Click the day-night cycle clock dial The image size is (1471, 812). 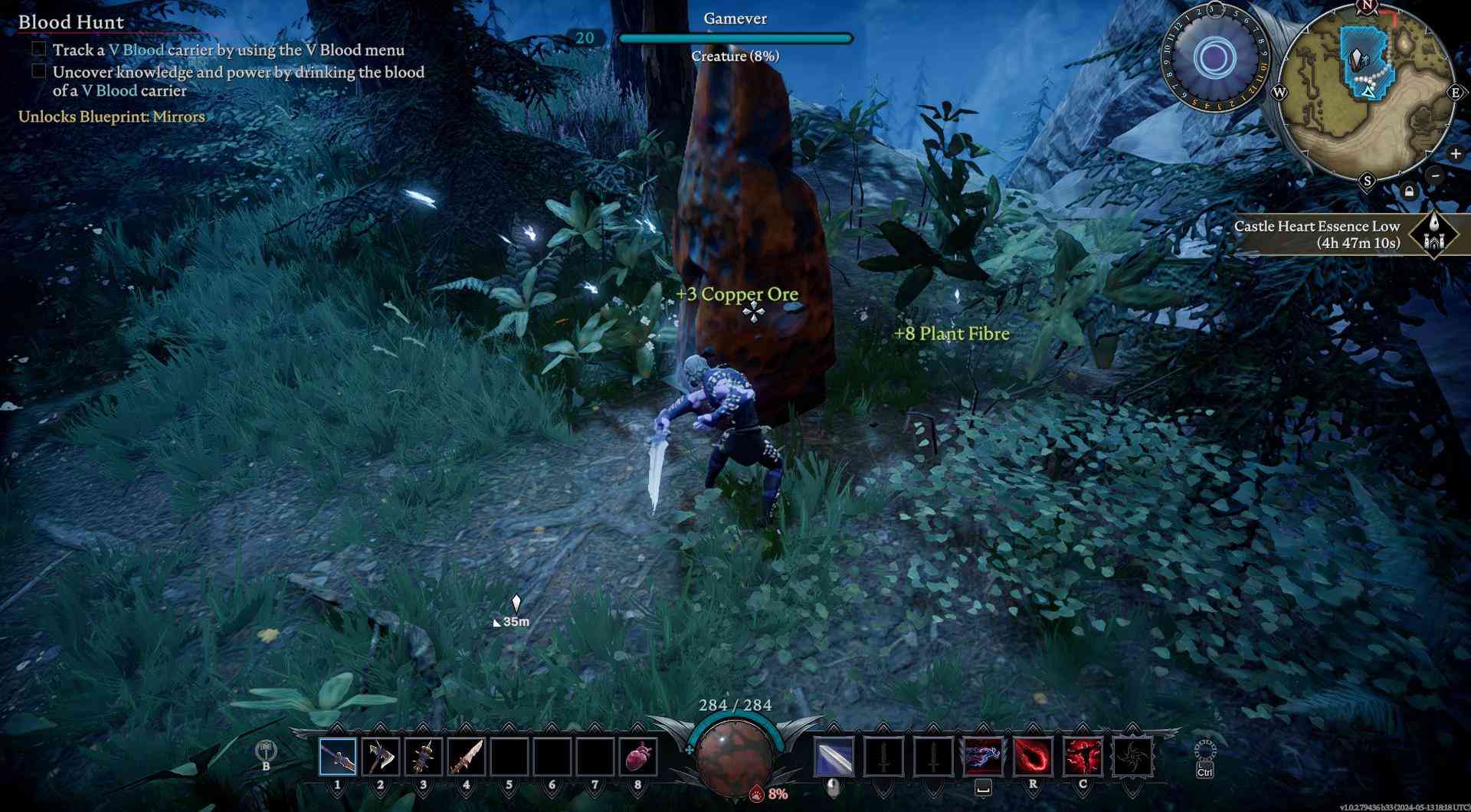click(1214, 57)
